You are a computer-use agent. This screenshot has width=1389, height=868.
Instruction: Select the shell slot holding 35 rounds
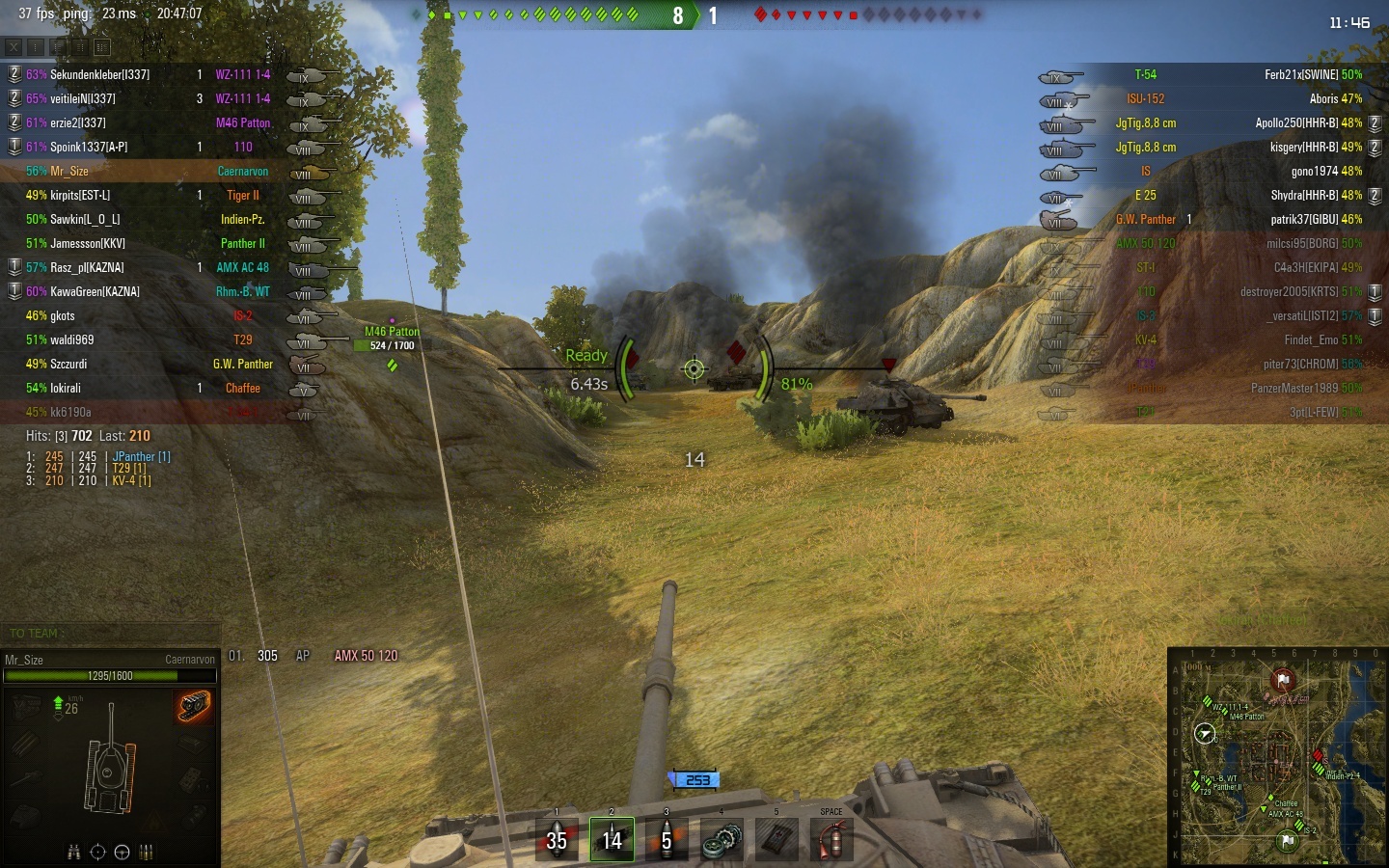(x=557, y=839)
